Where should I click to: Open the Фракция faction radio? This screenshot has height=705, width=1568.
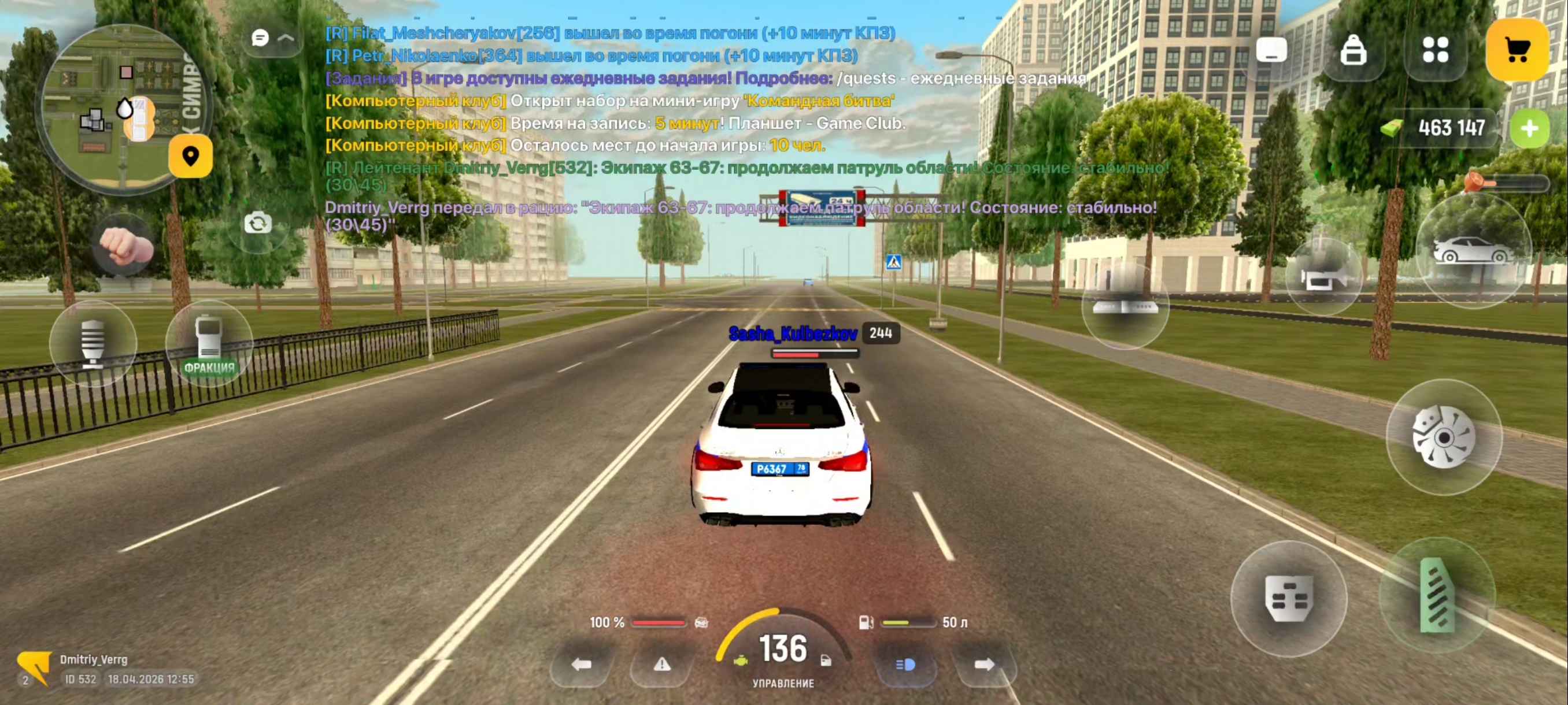209,344
